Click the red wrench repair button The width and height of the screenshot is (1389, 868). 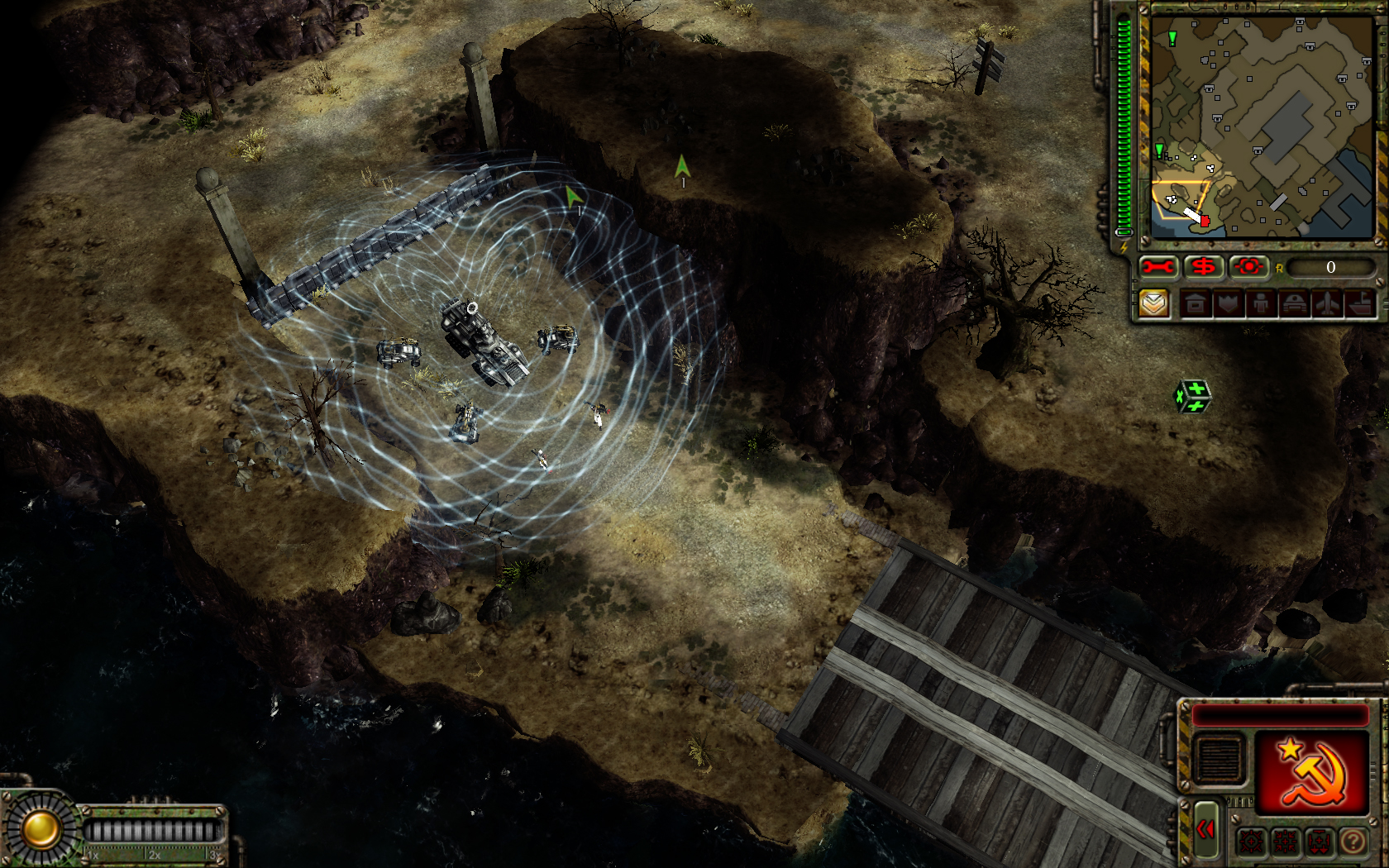pyautogui.click(x=1158, y=267)
